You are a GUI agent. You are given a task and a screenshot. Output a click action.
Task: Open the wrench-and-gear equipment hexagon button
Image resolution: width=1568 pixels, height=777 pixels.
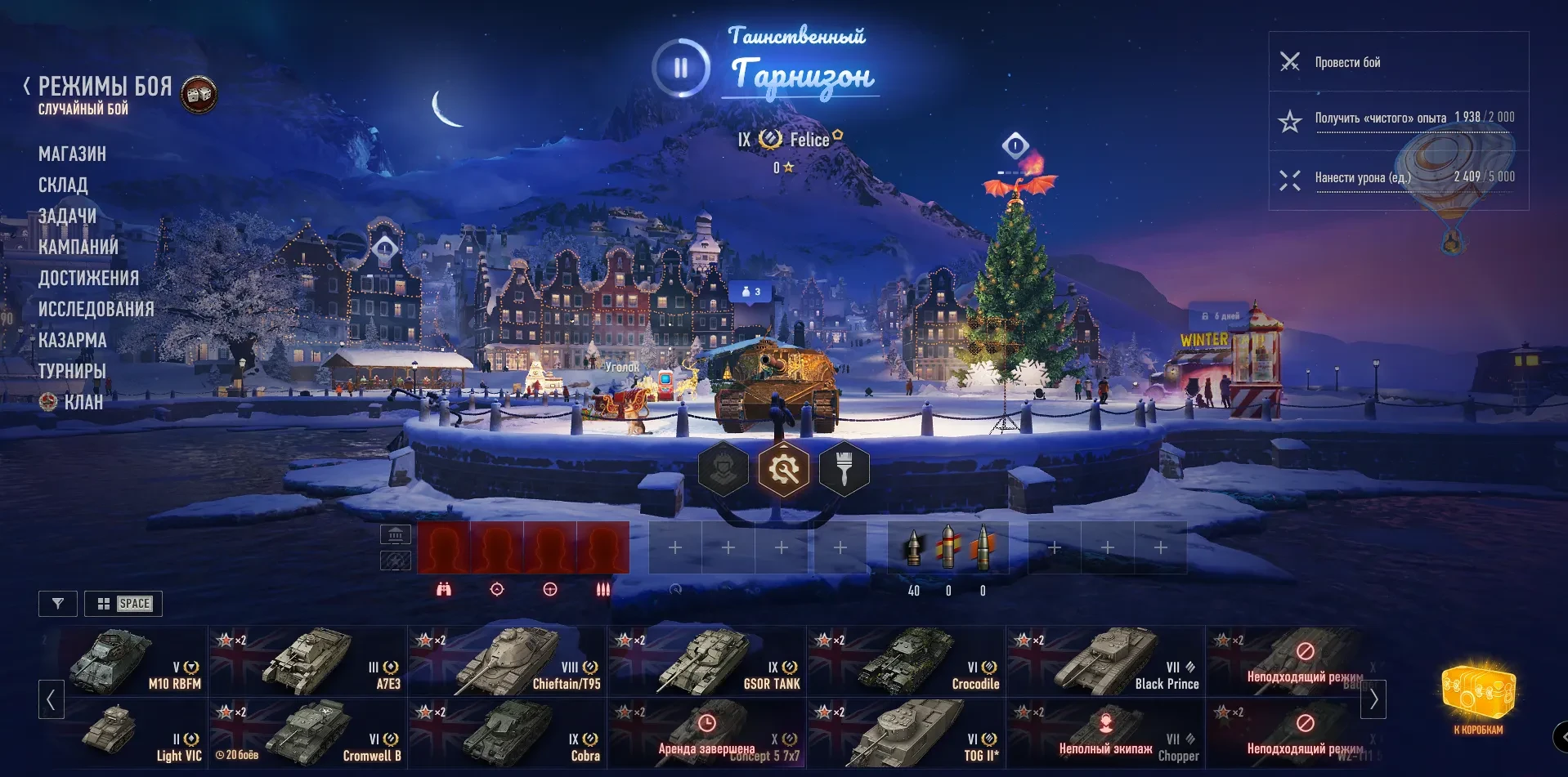pyautogui.click(x=783, y=469)
